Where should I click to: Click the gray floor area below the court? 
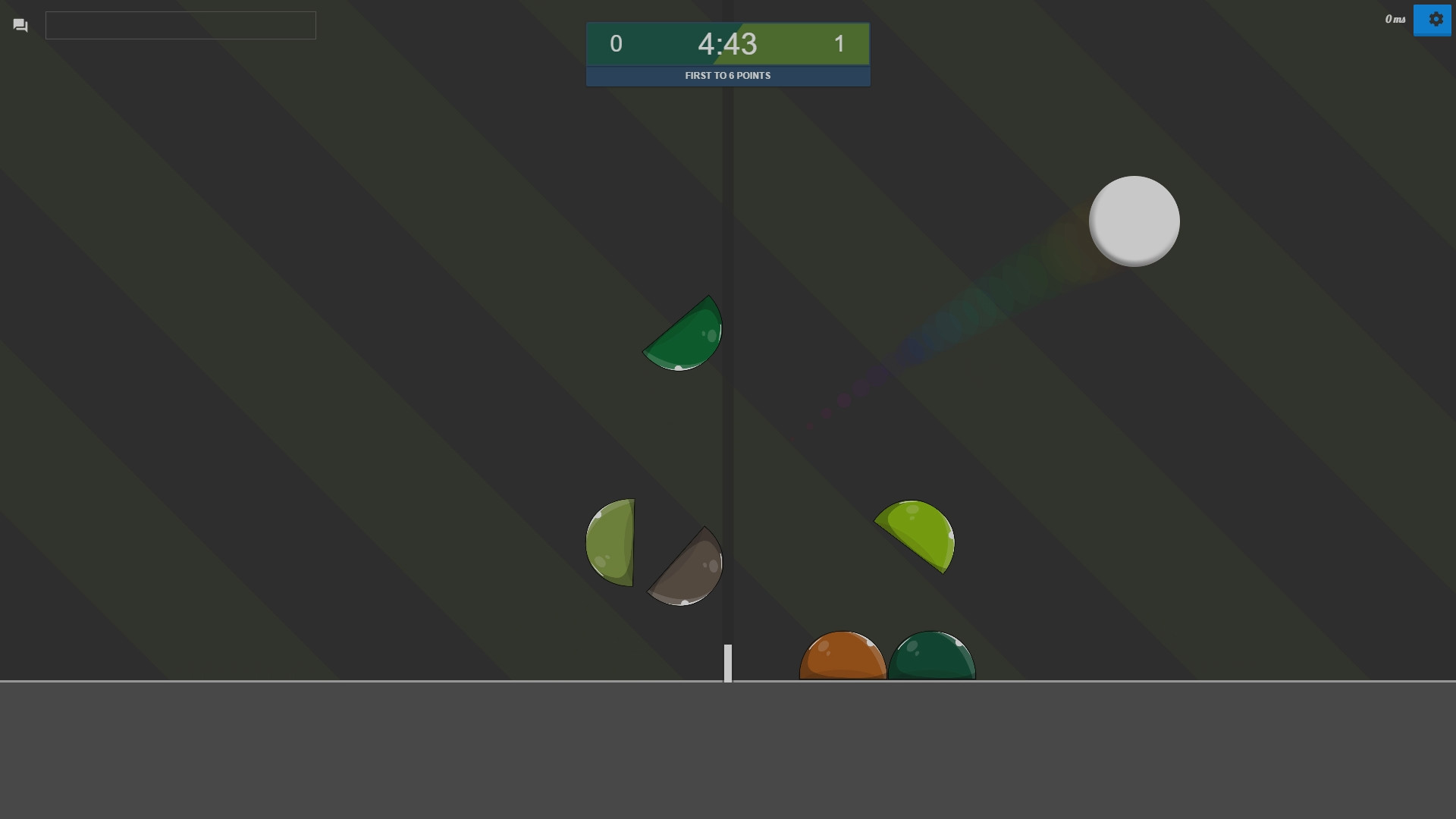click(728, 751)
